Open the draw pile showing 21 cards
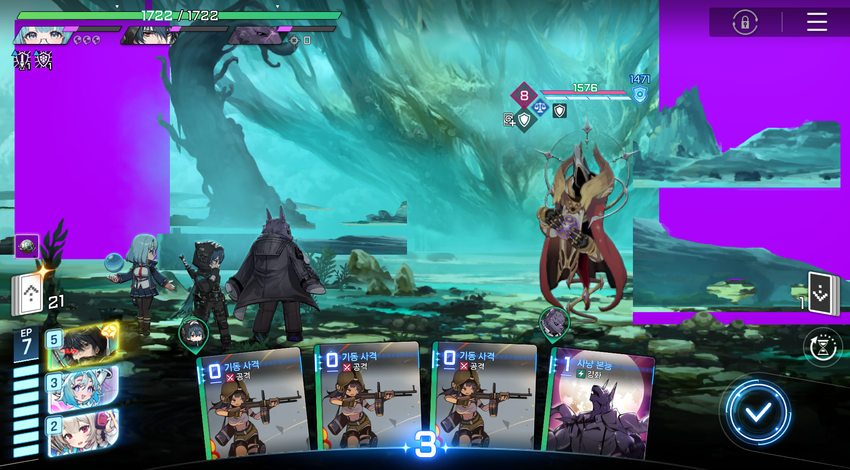This screenshot has height=470, width=850. (29, 295)
